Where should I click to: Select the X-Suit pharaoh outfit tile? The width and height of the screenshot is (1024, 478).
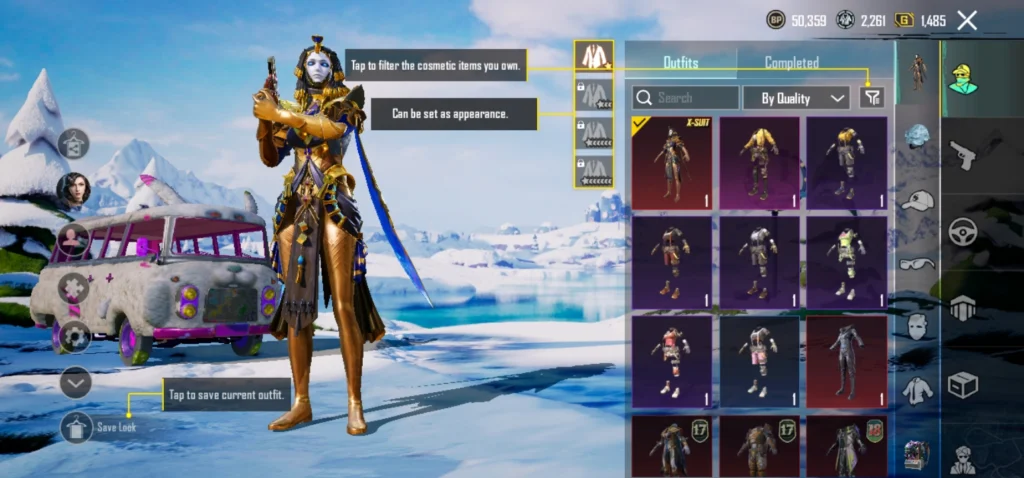coord(671,162)
